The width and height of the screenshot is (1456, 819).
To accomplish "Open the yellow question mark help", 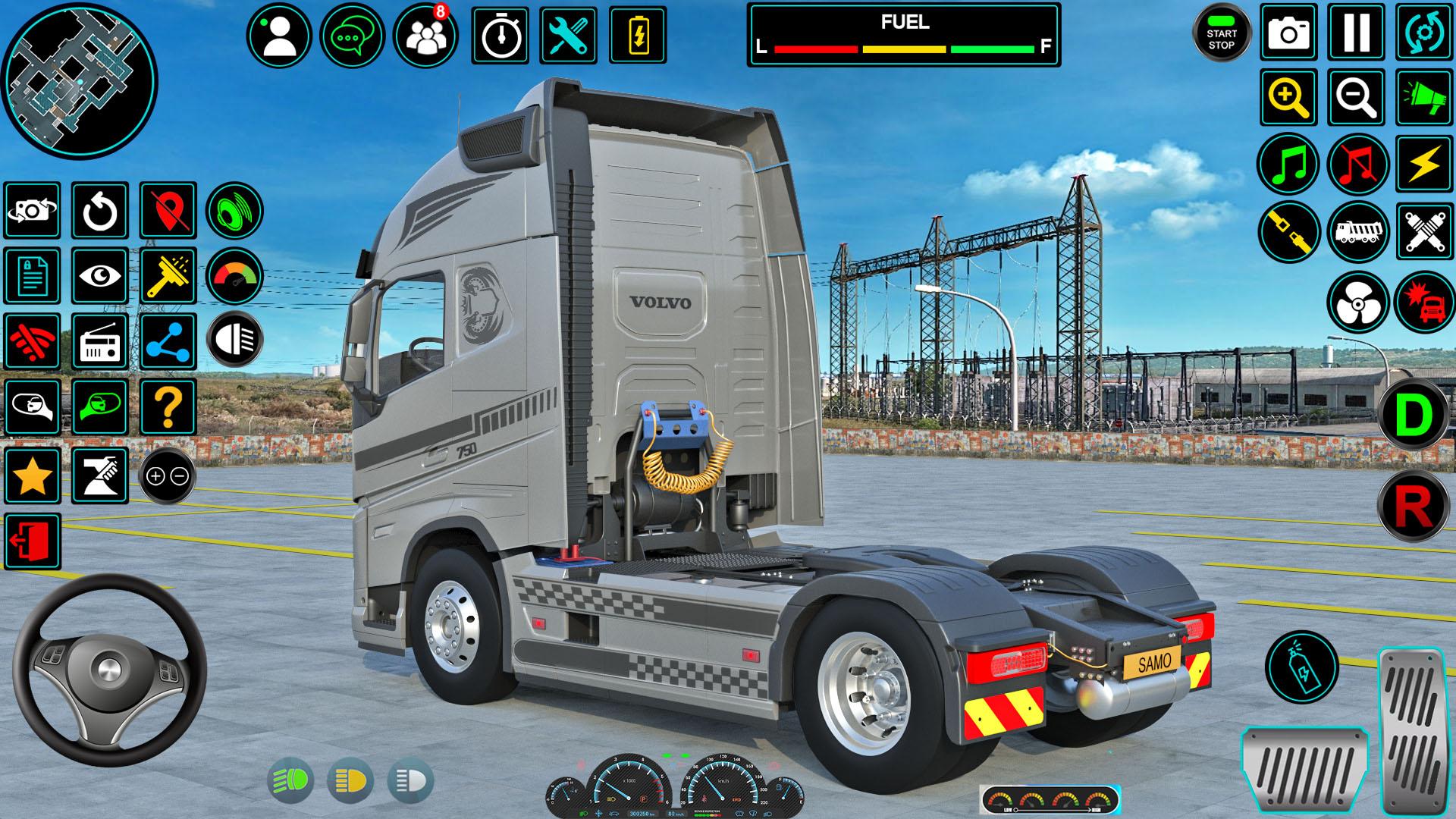I will pos(168,406).
